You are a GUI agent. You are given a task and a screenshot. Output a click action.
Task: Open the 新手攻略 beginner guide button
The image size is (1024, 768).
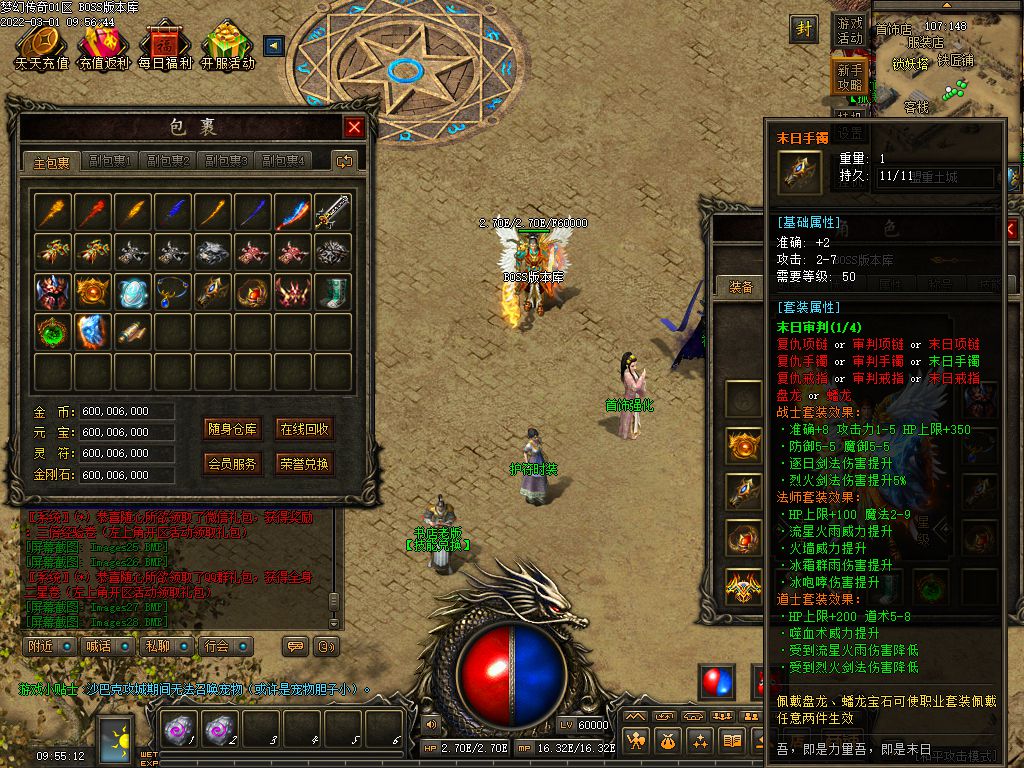point(849,77)
